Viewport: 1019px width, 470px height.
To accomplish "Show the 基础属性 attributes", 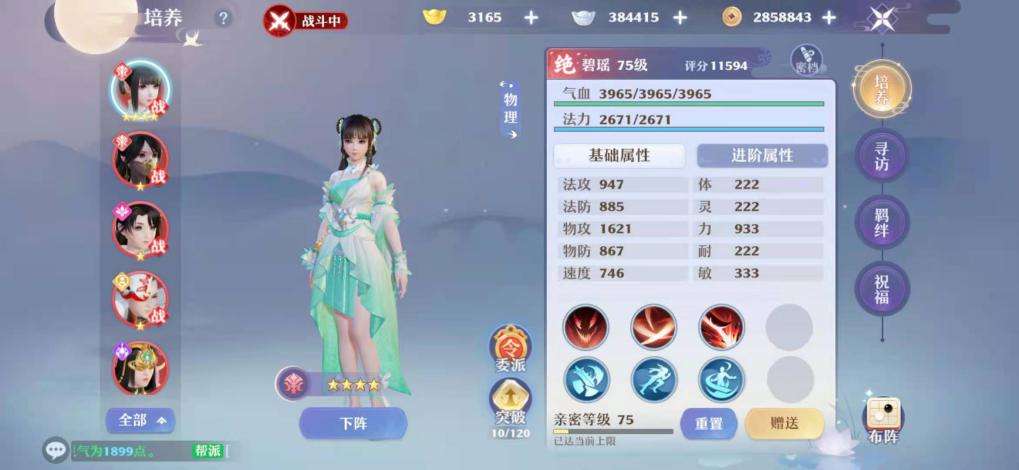I will pyautogui.click(x=619, y=156).
